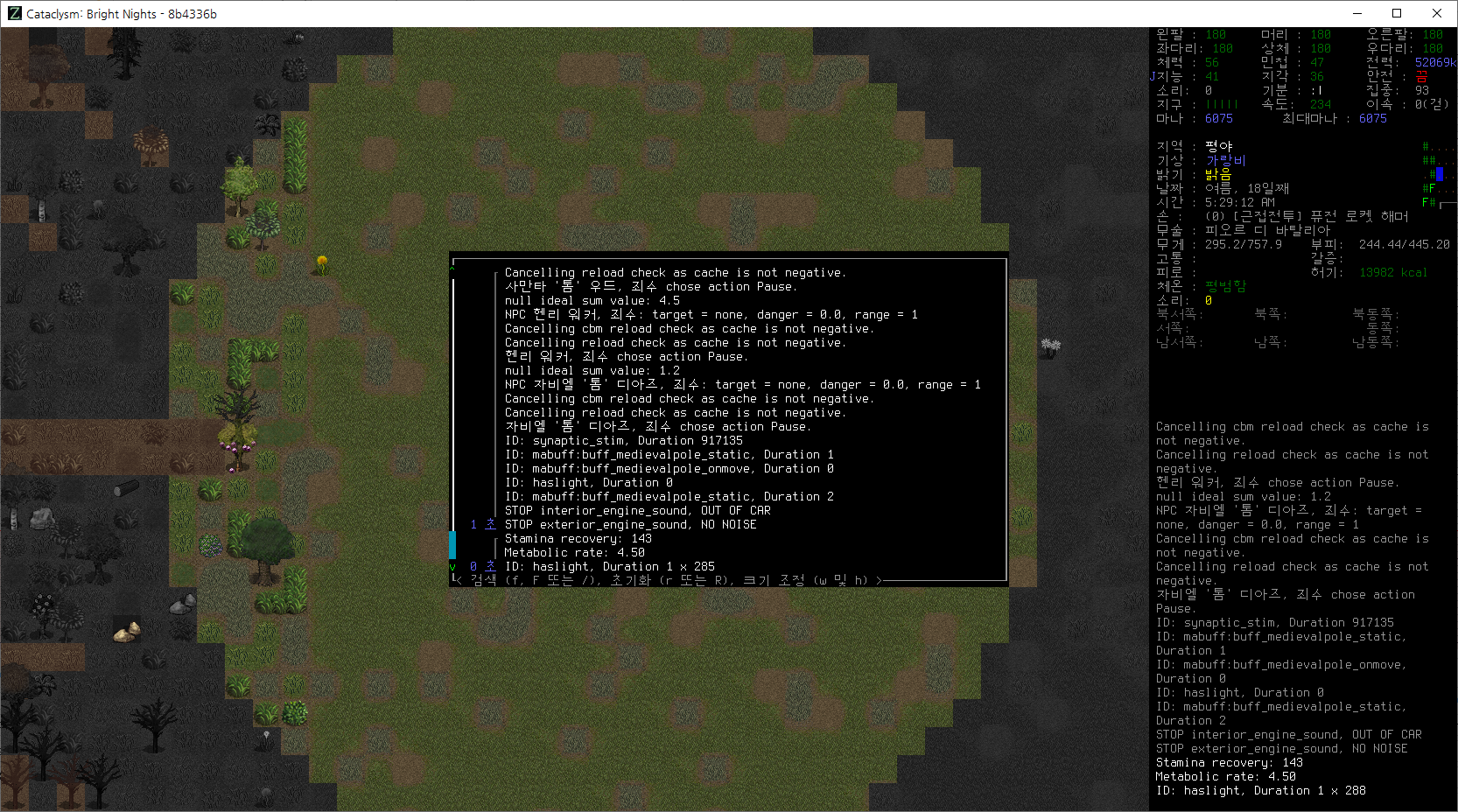Click the white flower tile on the right side
The height and width of the screenshot is (812, 1458).
click(1049, 346)
